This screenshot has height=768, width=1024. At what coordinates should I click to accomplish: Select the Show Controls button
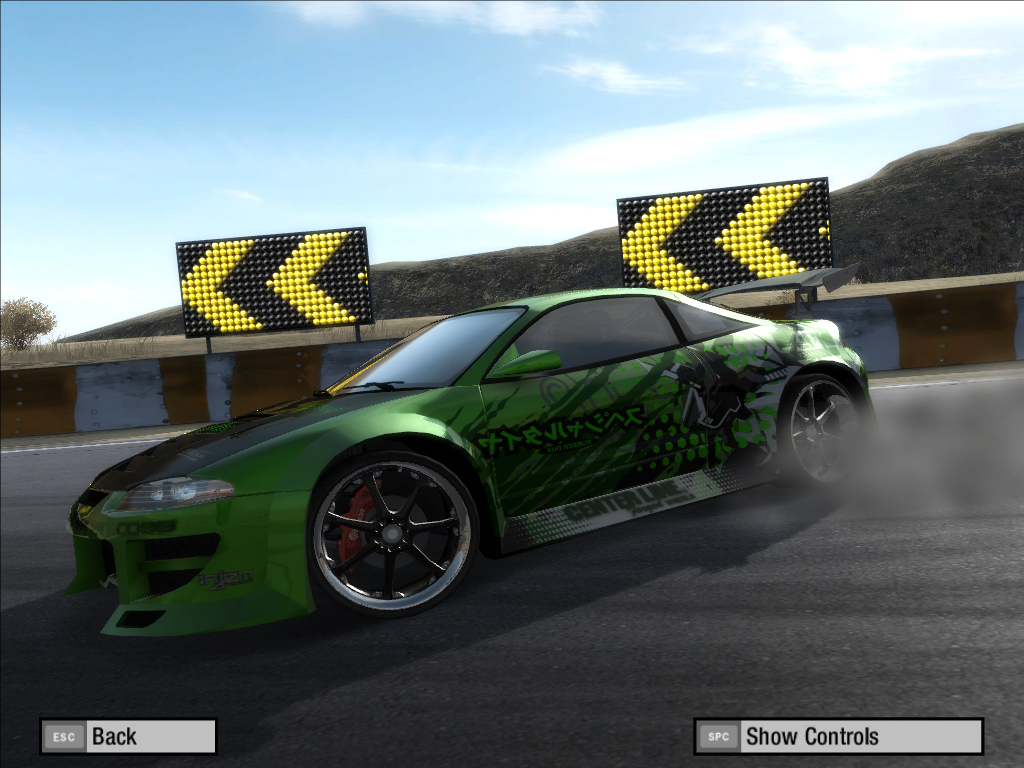click(838, 737)
